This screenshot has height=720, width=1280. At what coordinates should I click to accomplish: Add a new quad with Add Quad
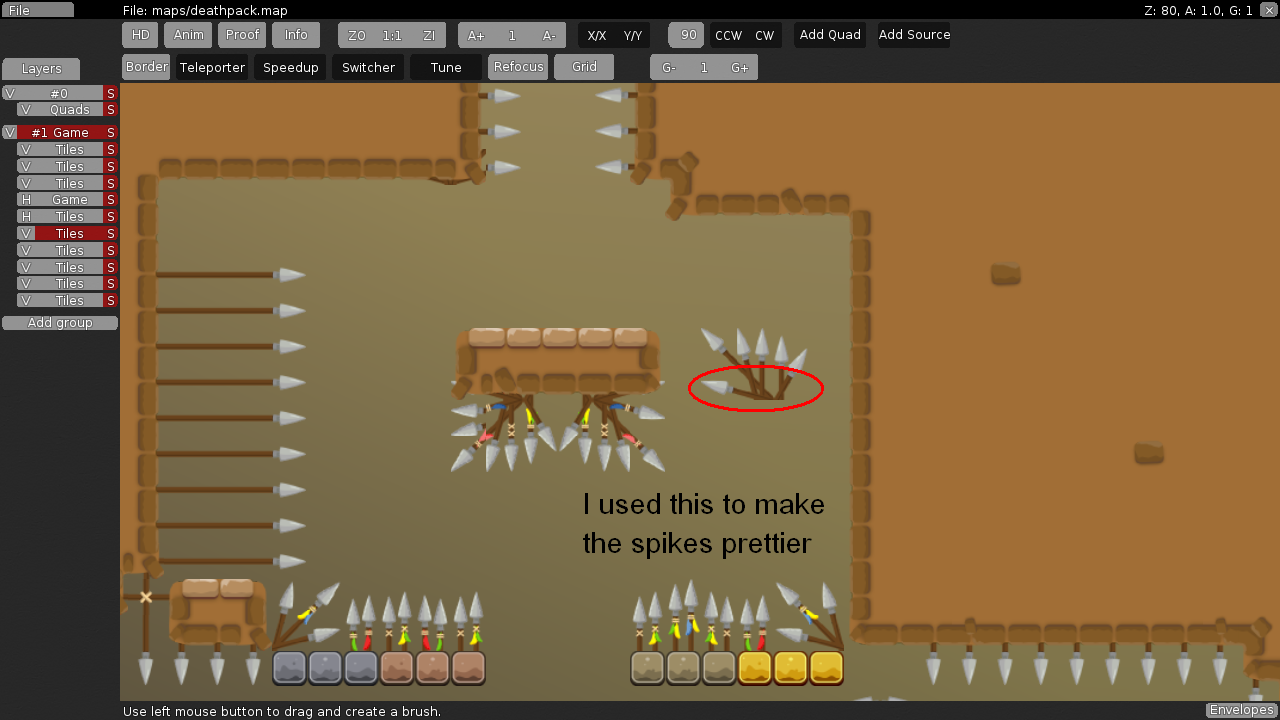pyautogui.click(x=829, y=35)
